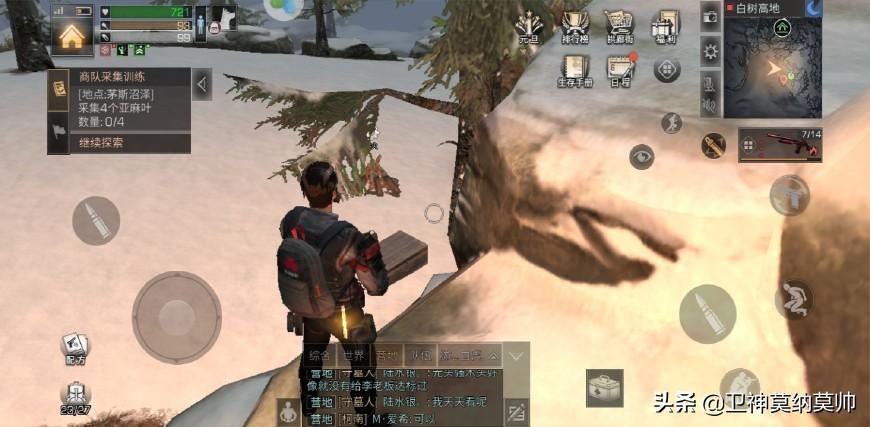Viewport: 870px width, 427px height.
Task: Tap the glowing home icon
Action: (x=71, y=37)
